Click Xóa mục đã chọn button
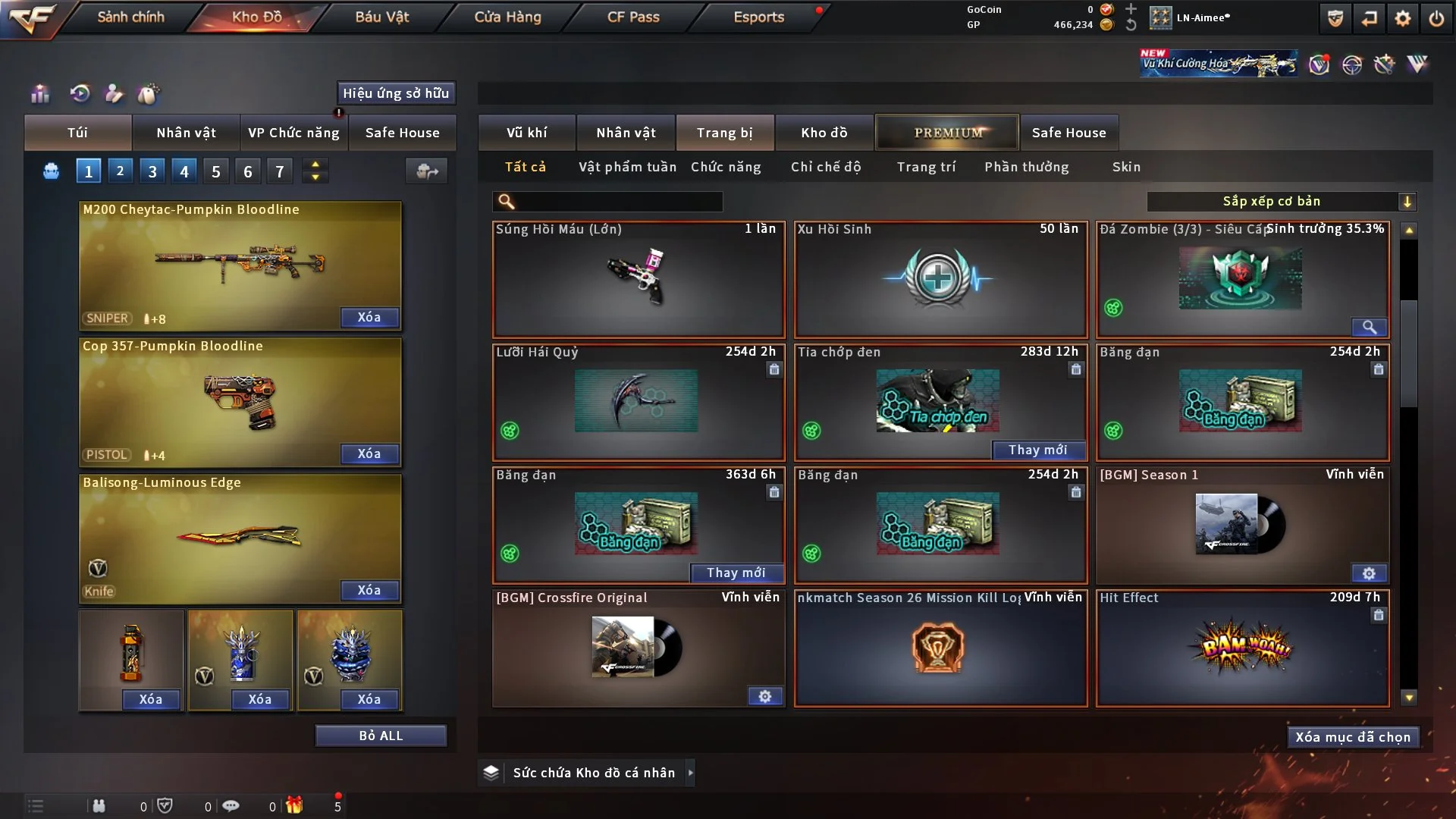The height and width of the screenshot is (819, 1456). (x=1352, y=737)
